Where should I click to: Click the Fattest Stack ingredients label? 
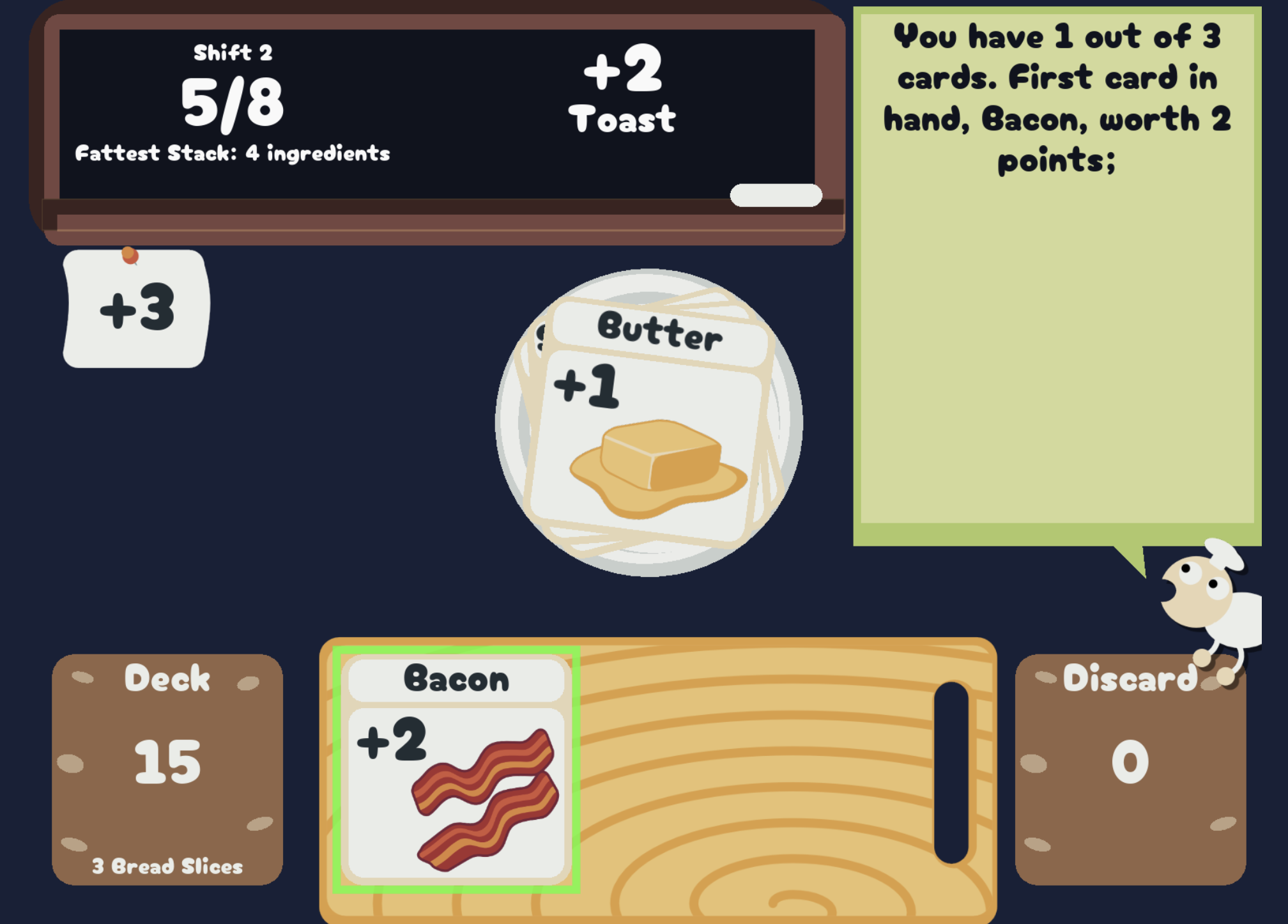(x=233, y=153)
